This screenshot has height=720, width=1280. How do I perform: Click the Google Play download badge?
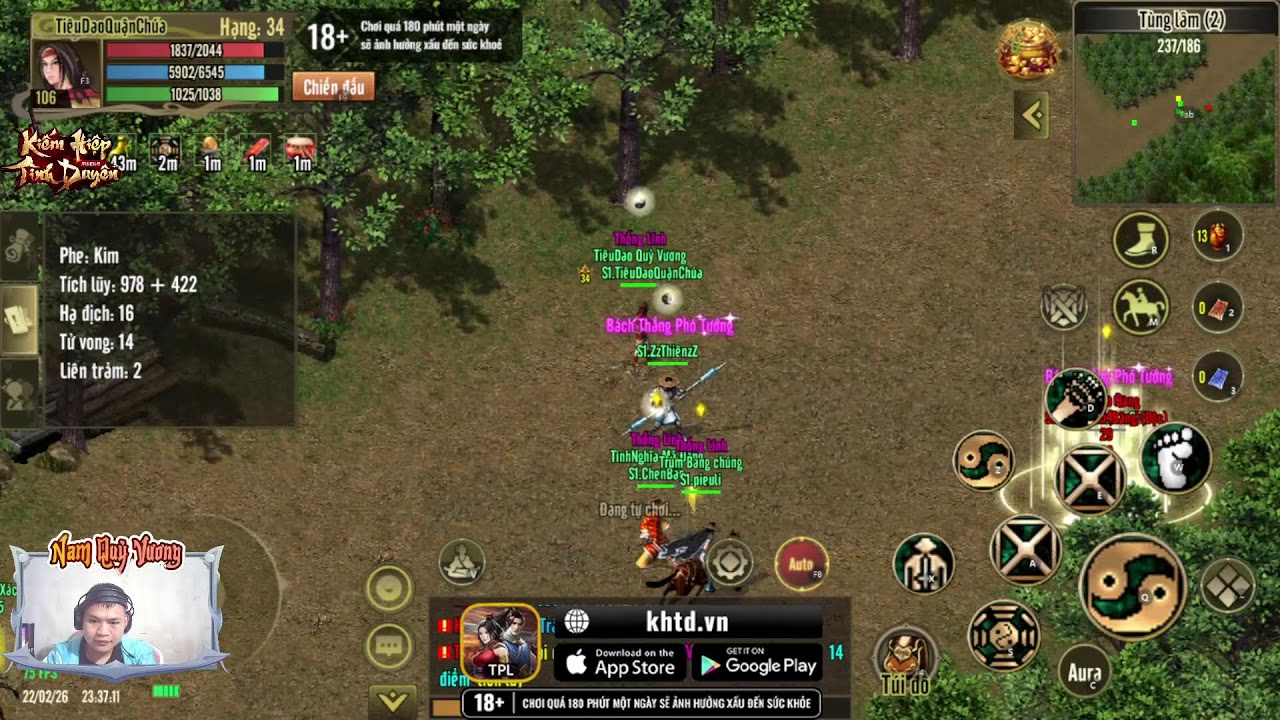point(758,662)
